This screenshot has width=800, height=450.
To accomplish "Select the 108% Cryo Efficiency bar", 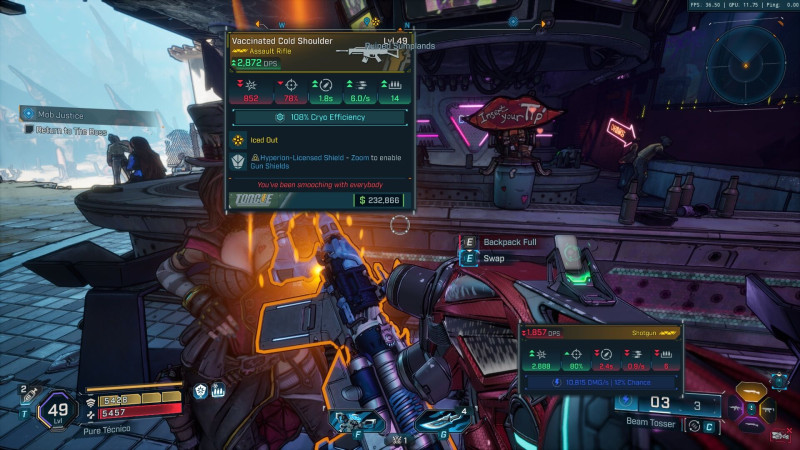I will (x=320, y=117).
